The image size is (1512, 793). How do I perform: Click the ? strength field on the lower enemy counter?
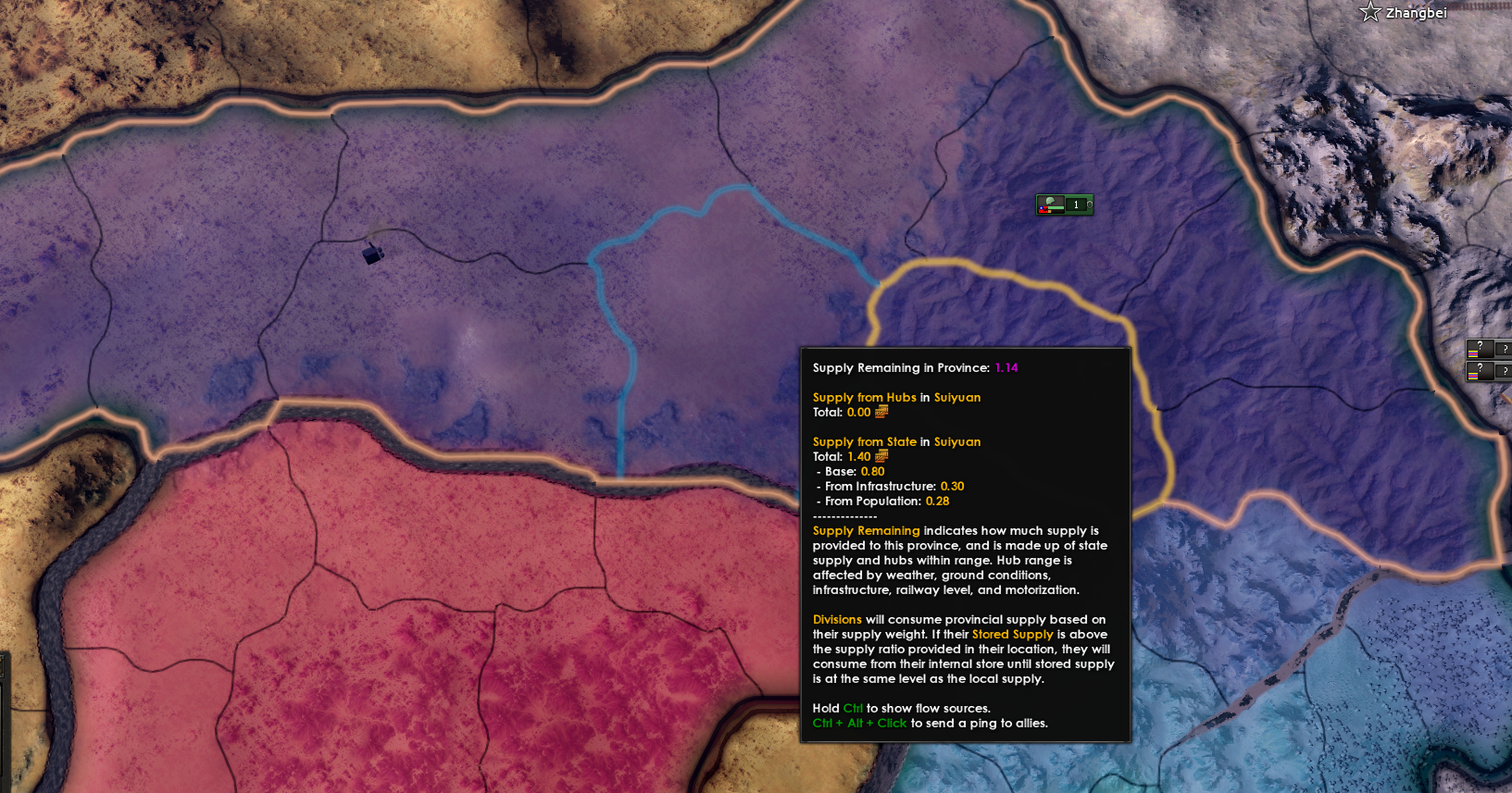[x=1505, y=371]
